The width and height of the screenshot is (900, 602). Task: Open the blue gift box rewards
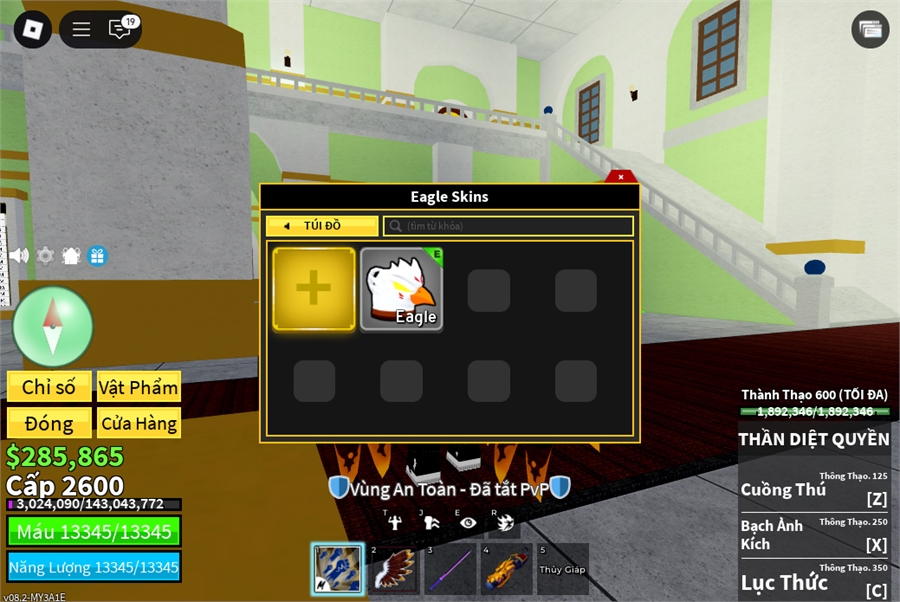point(97,255)
